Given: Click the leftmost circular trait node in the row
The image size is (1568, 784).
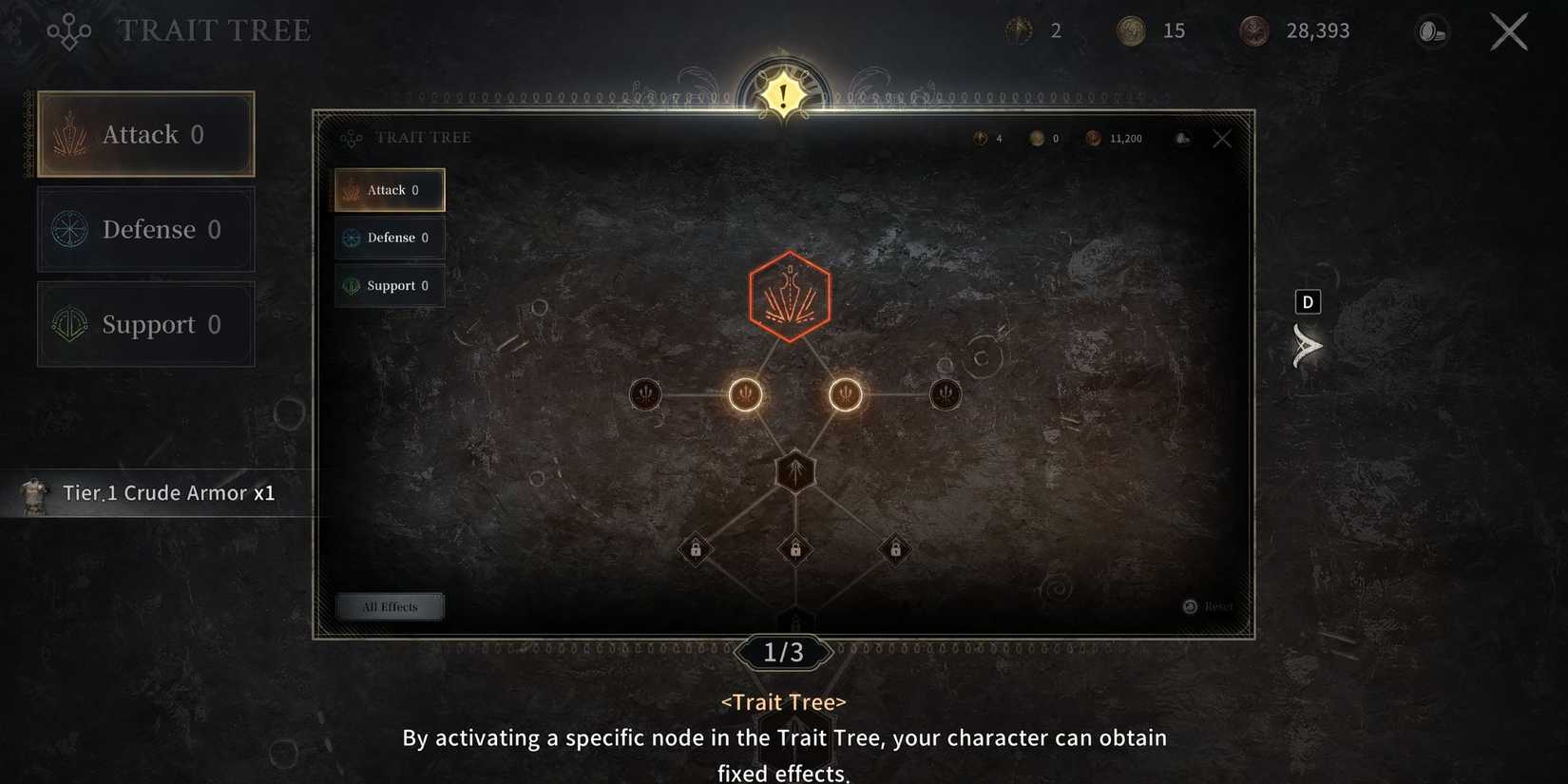Looking at the screenshot, I should click(645, 394).
